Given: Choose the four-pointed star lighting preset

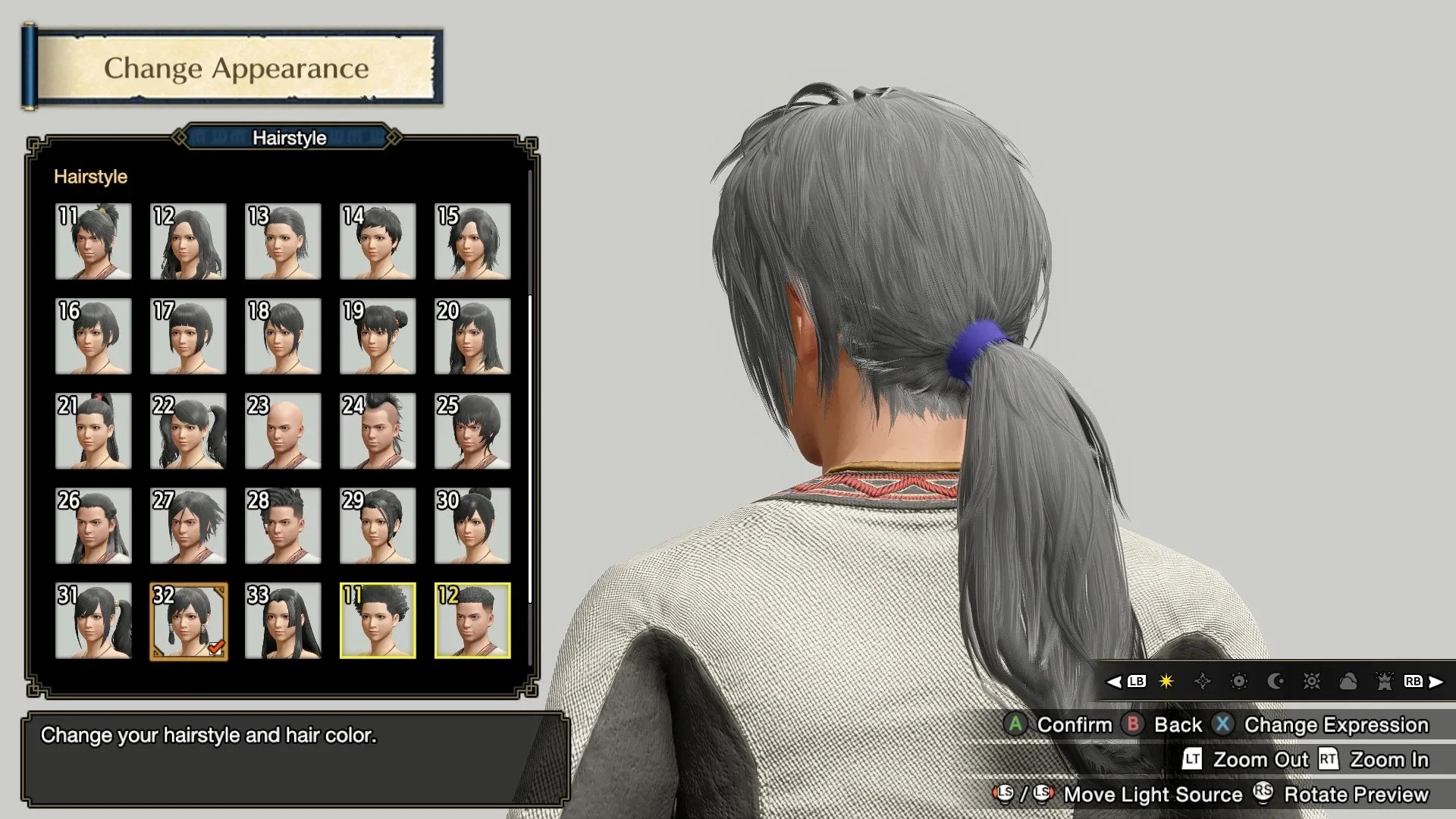Looking at the screenshot, I should pyautogui.click(x=1203, y=682).
